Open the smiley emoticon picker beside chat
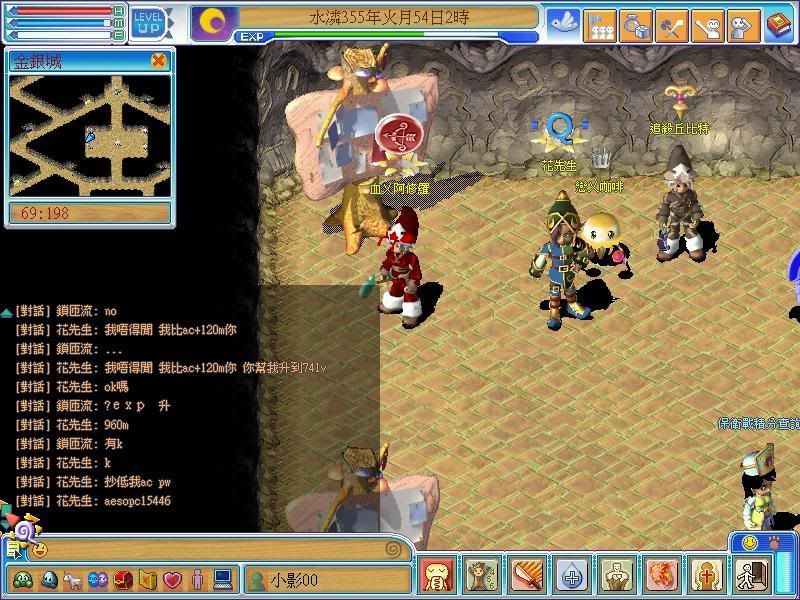 (40, 549)
